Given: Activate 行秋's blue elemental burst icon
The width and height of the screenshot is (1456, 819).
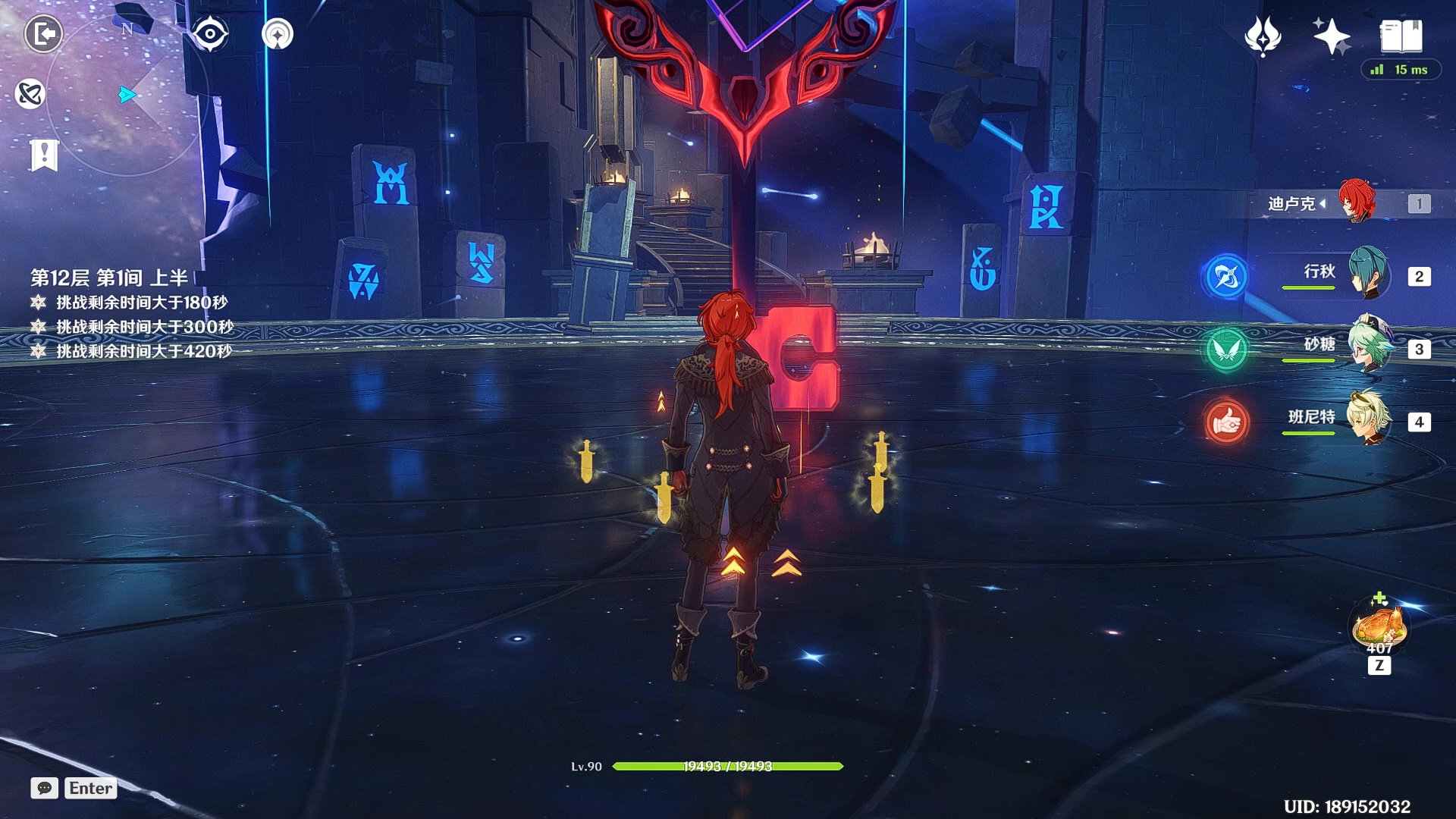Looking at the screenshot, I should [1225, 276].
